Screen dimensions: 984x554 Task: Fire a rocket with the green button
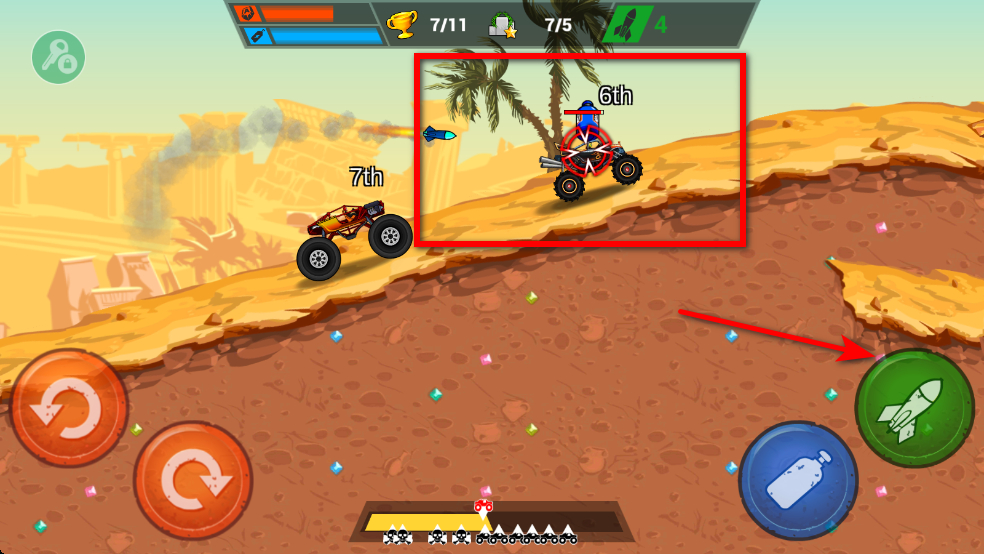pos(914,408)
